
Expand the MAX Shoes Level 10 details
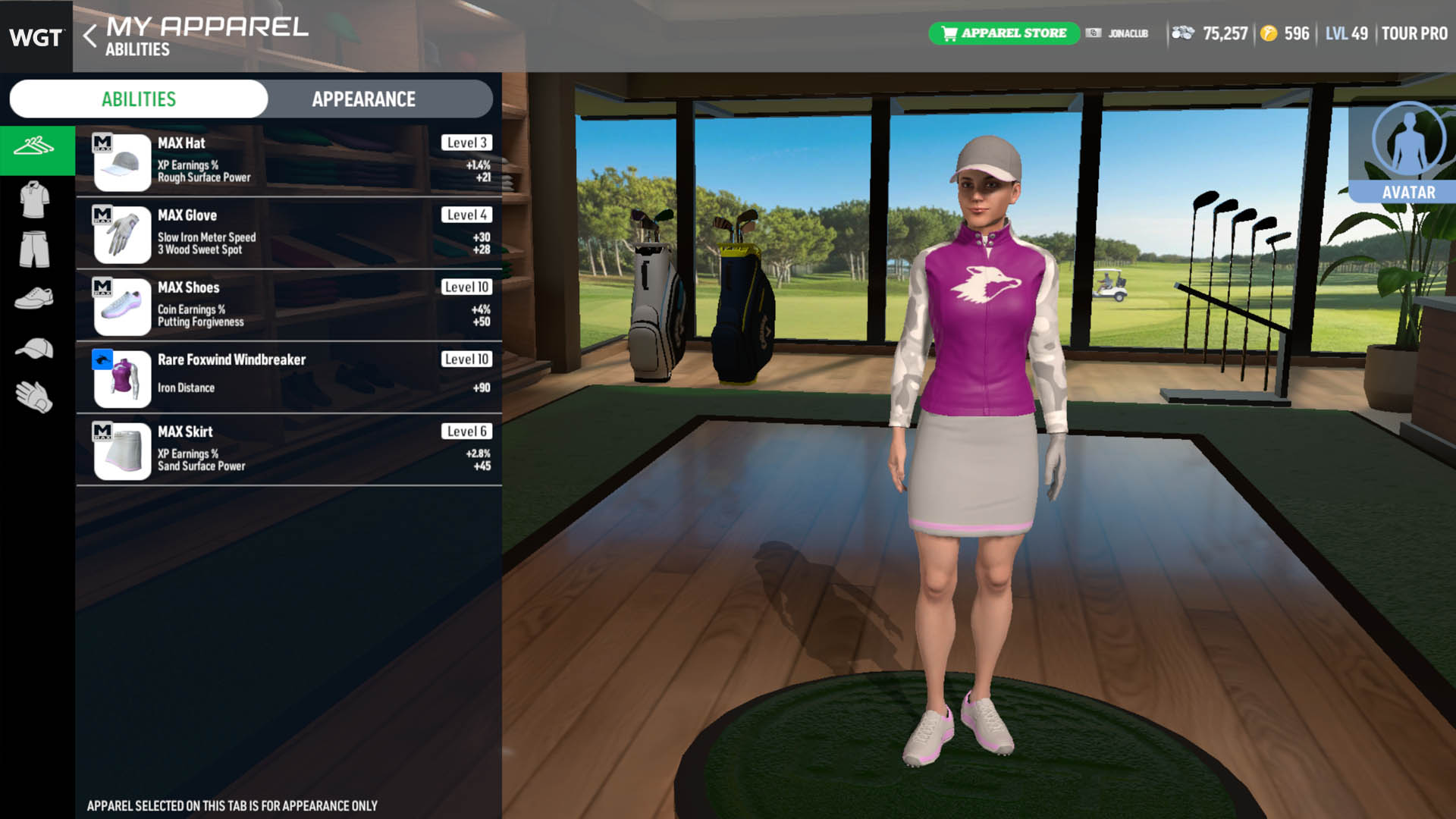[288, 305]
